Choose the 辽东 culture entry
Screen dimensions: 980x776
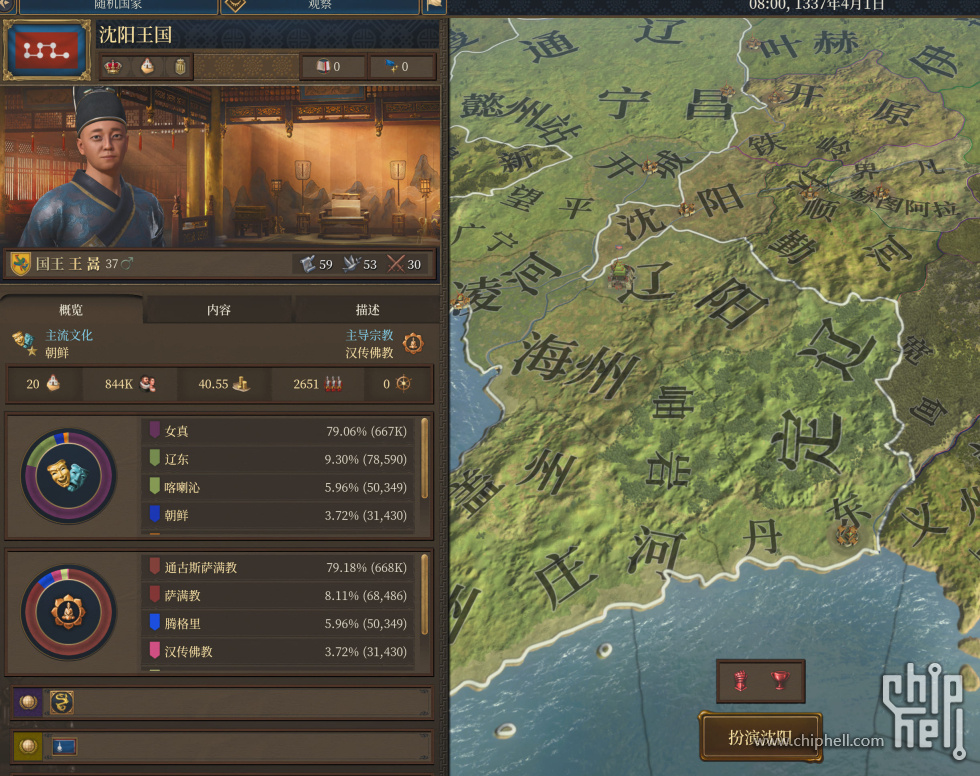[x=284, y=459]
